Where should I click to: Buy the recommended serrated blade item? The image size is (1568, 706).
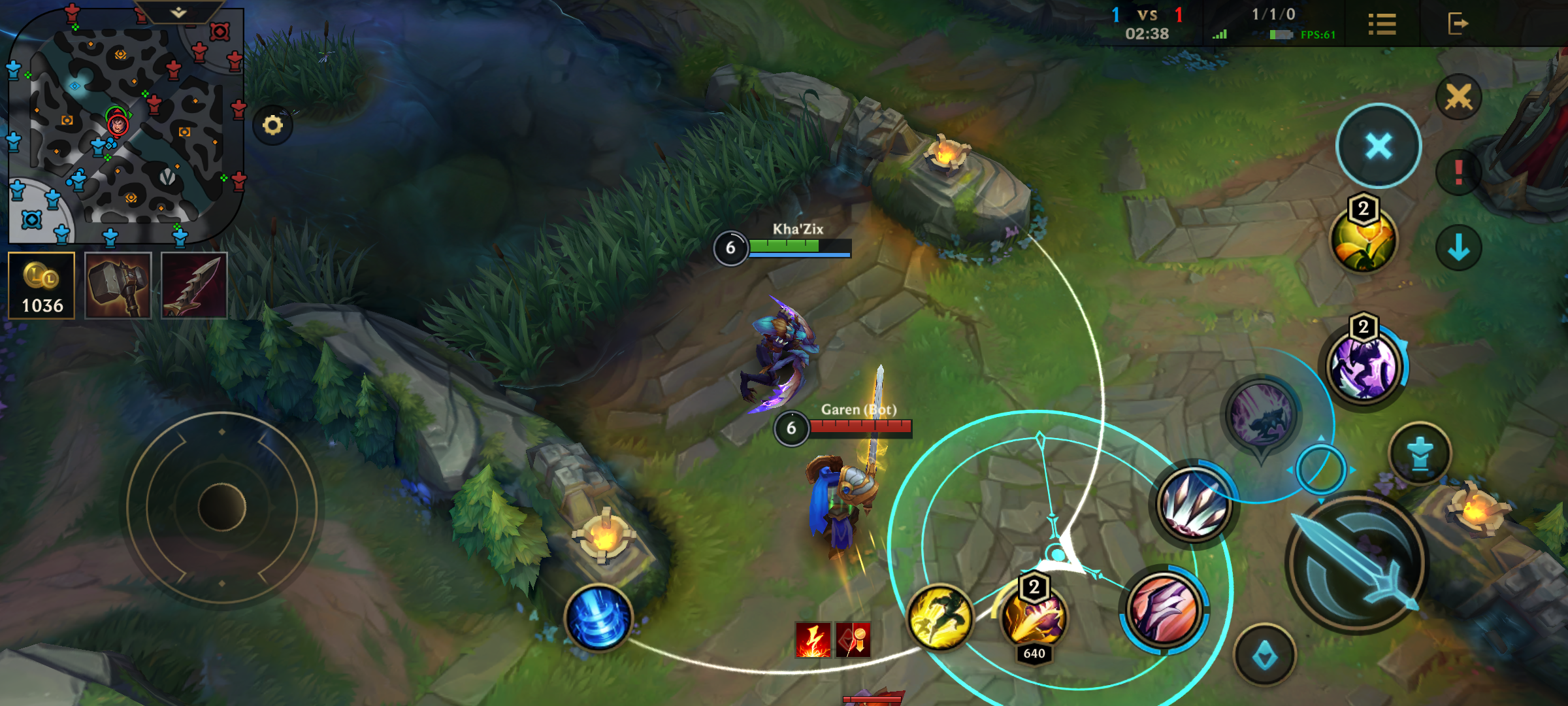[194, 286]
